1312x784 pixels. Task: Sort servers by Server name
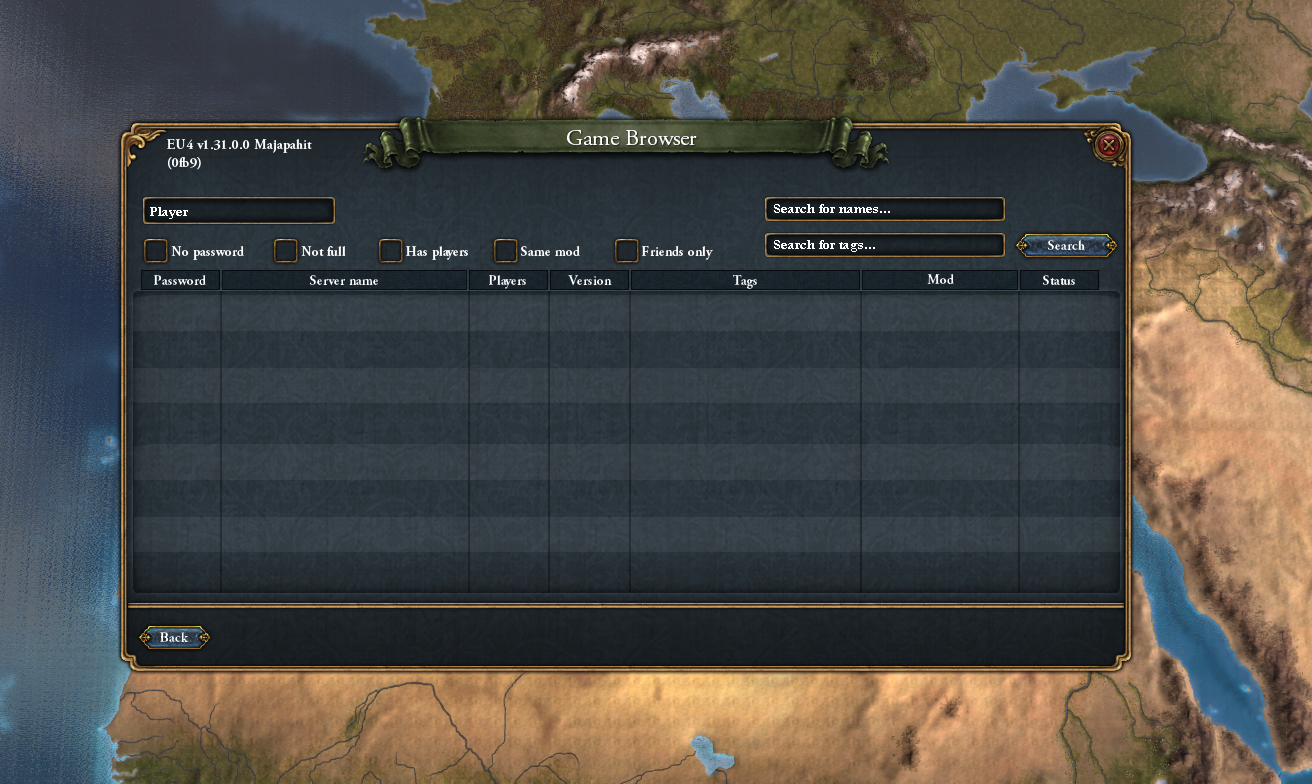(x=344, y=280)
